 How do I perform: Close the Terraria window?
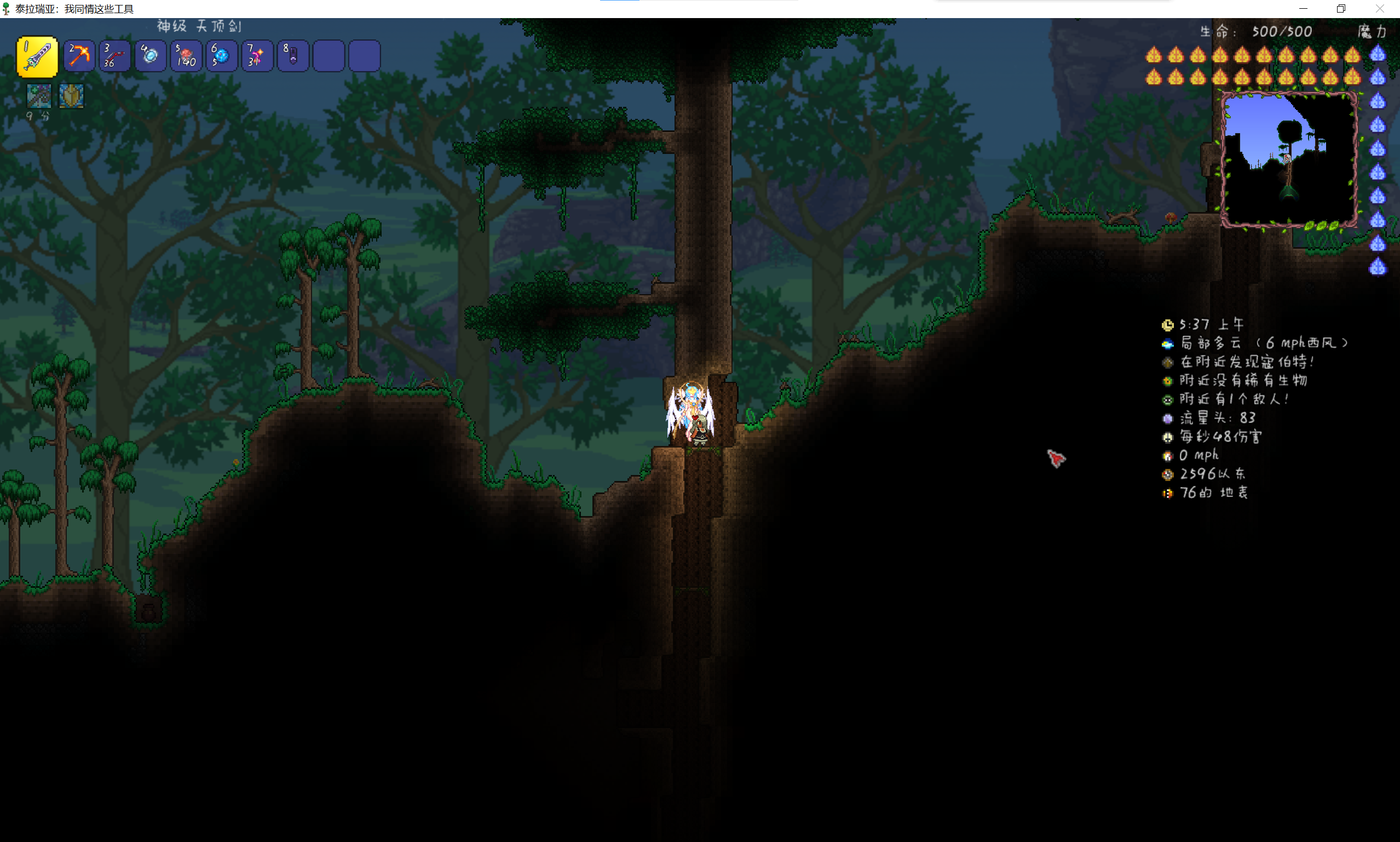click(1380, 9)
